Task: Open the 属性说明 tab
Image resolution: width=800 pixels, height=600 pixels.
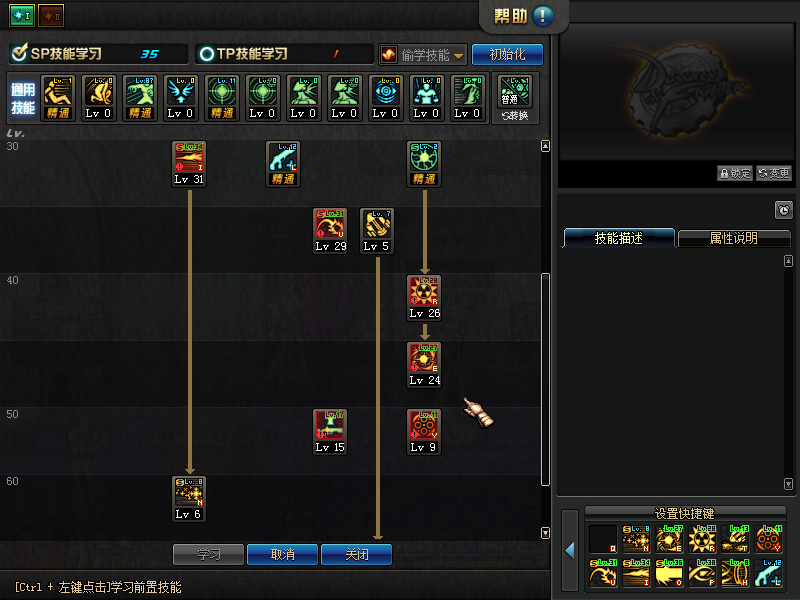Action: (733, 239)
